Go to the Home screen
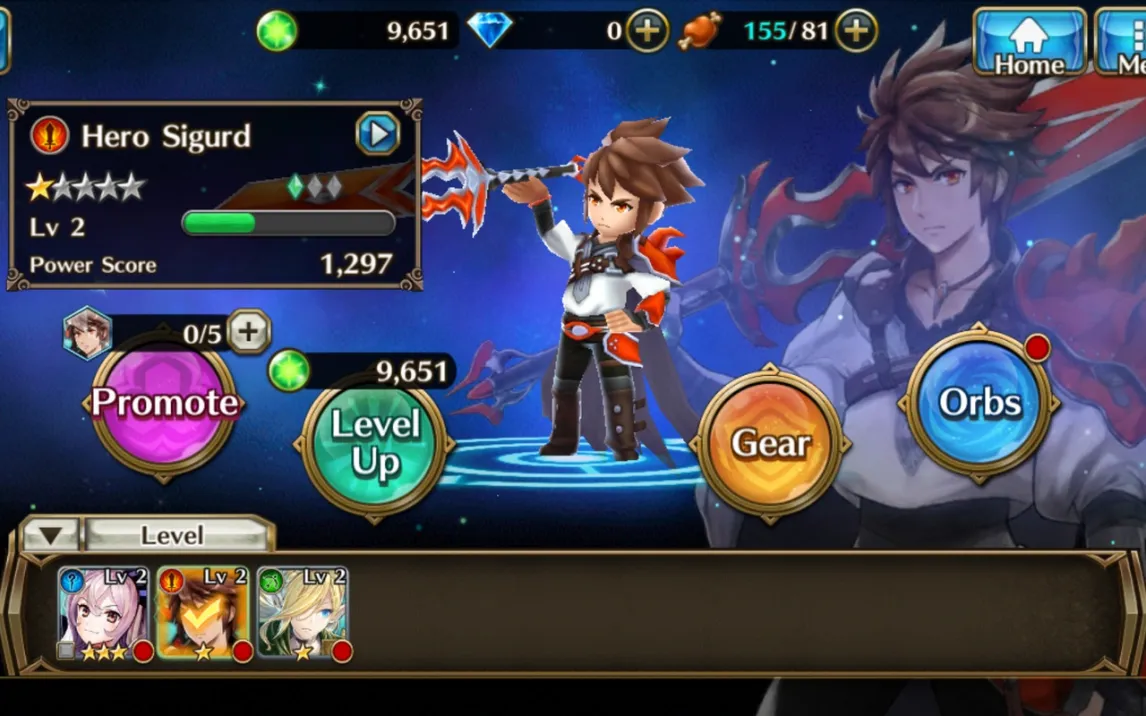1146x716 pixels. coord(1029,42)
